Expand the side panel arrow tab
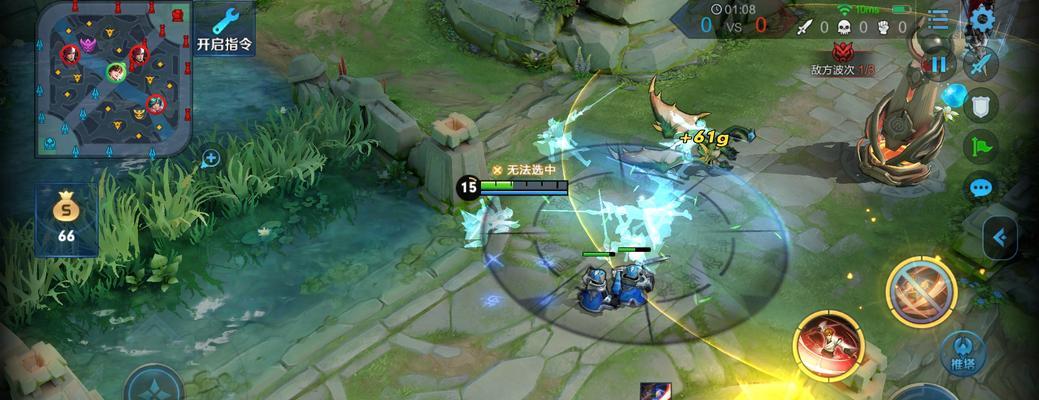 tap(999, 238)
